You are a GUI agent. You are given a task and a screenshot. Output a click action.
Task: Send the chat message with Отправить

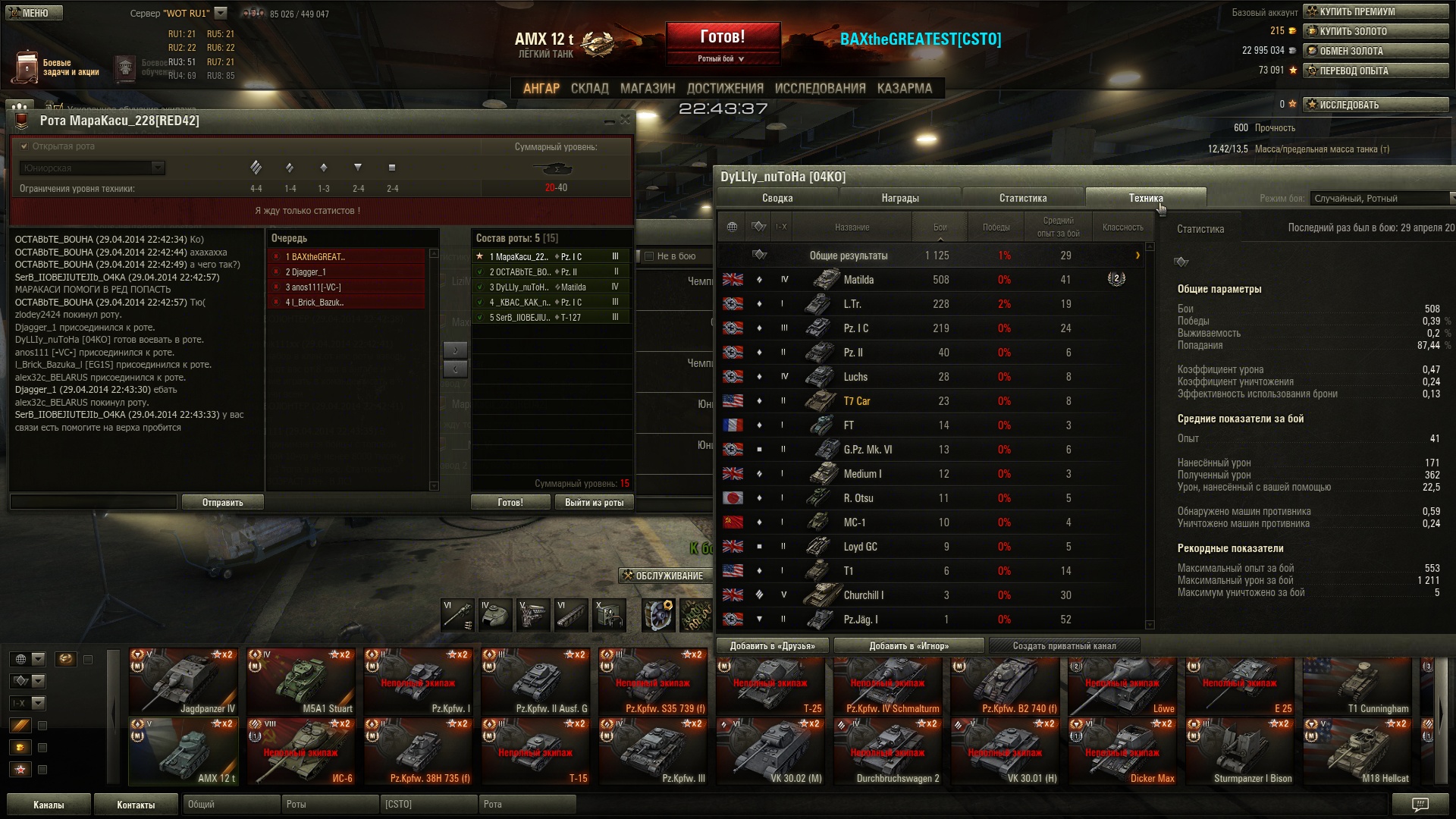click(x=222, y=502)
